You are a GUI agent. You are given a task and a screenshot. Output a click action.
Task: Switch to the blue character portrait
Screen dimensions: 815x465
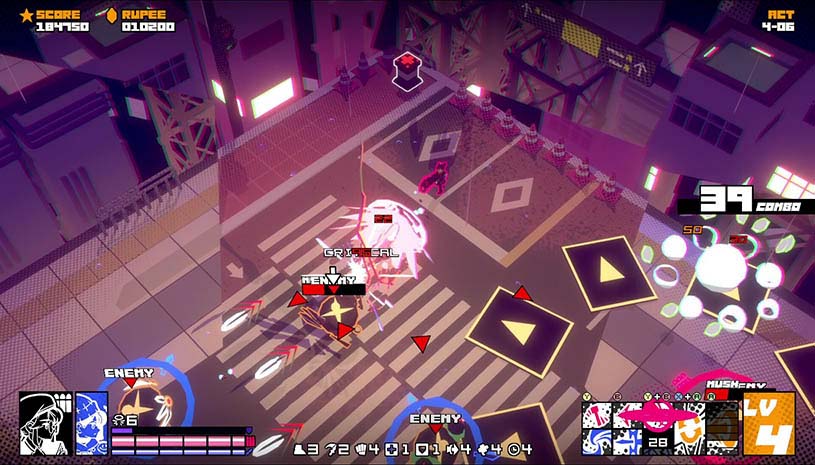click(92, 423)
